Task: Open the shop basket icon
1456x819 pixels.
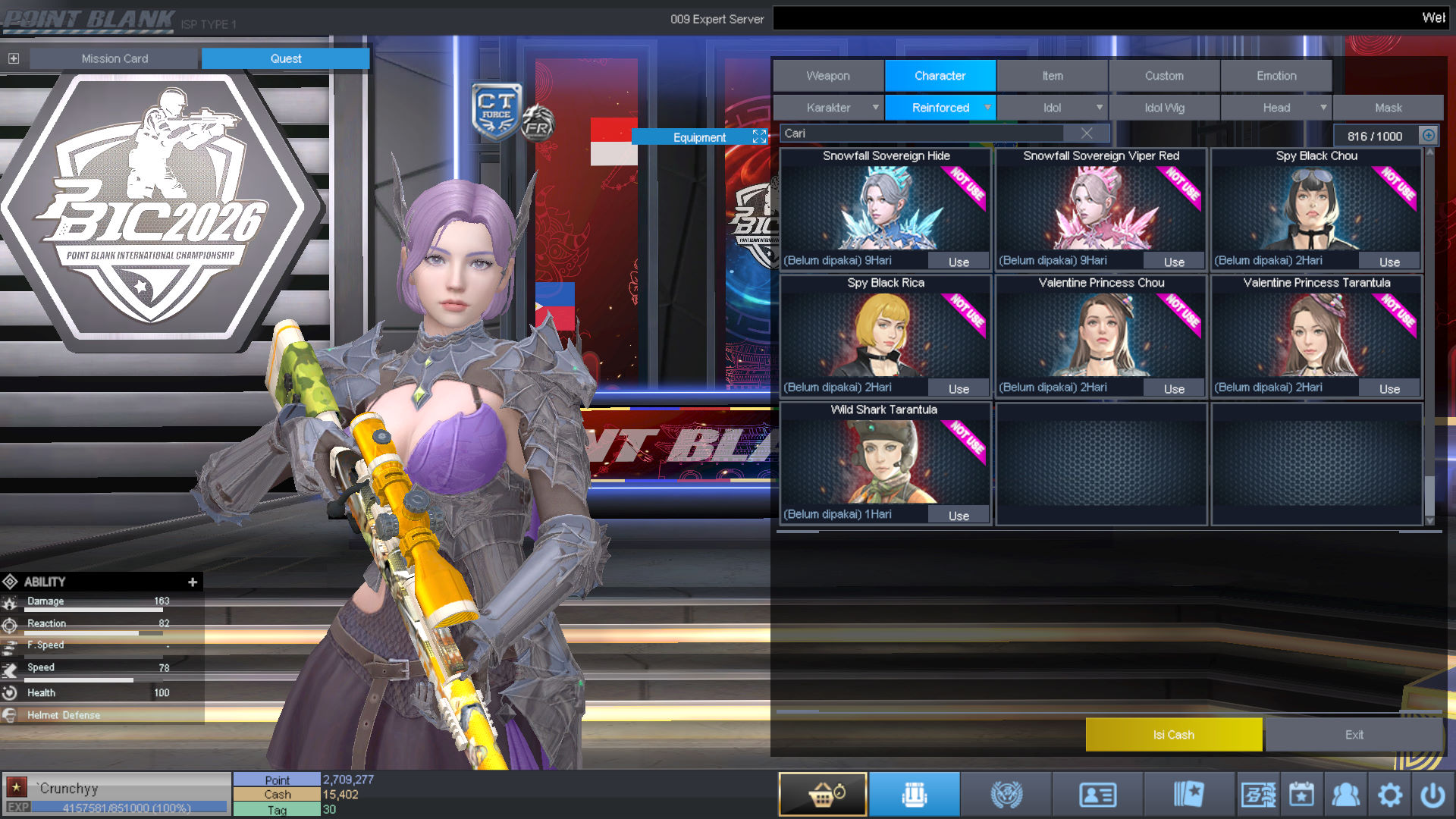Action: pyautogui.click(x=823, y=794)
